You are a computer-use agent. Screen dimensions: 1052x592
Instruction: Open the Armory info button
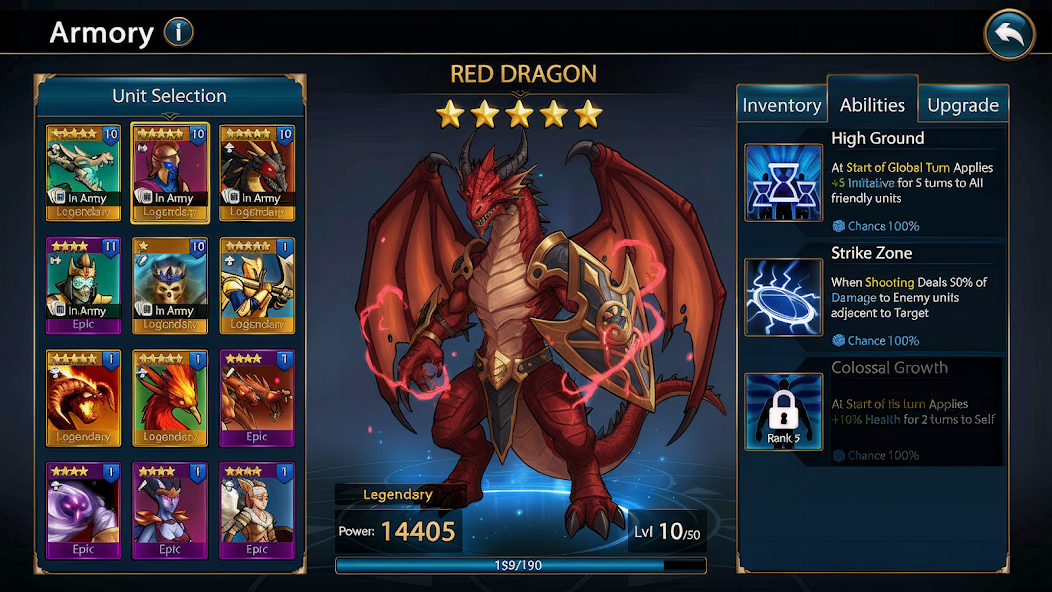177,33
